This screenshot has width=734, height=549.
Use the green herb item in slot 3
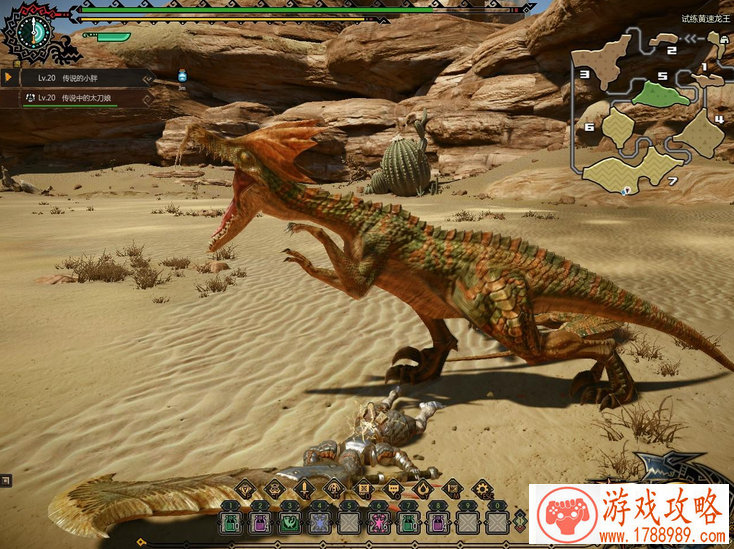click(x=290, y=521)
